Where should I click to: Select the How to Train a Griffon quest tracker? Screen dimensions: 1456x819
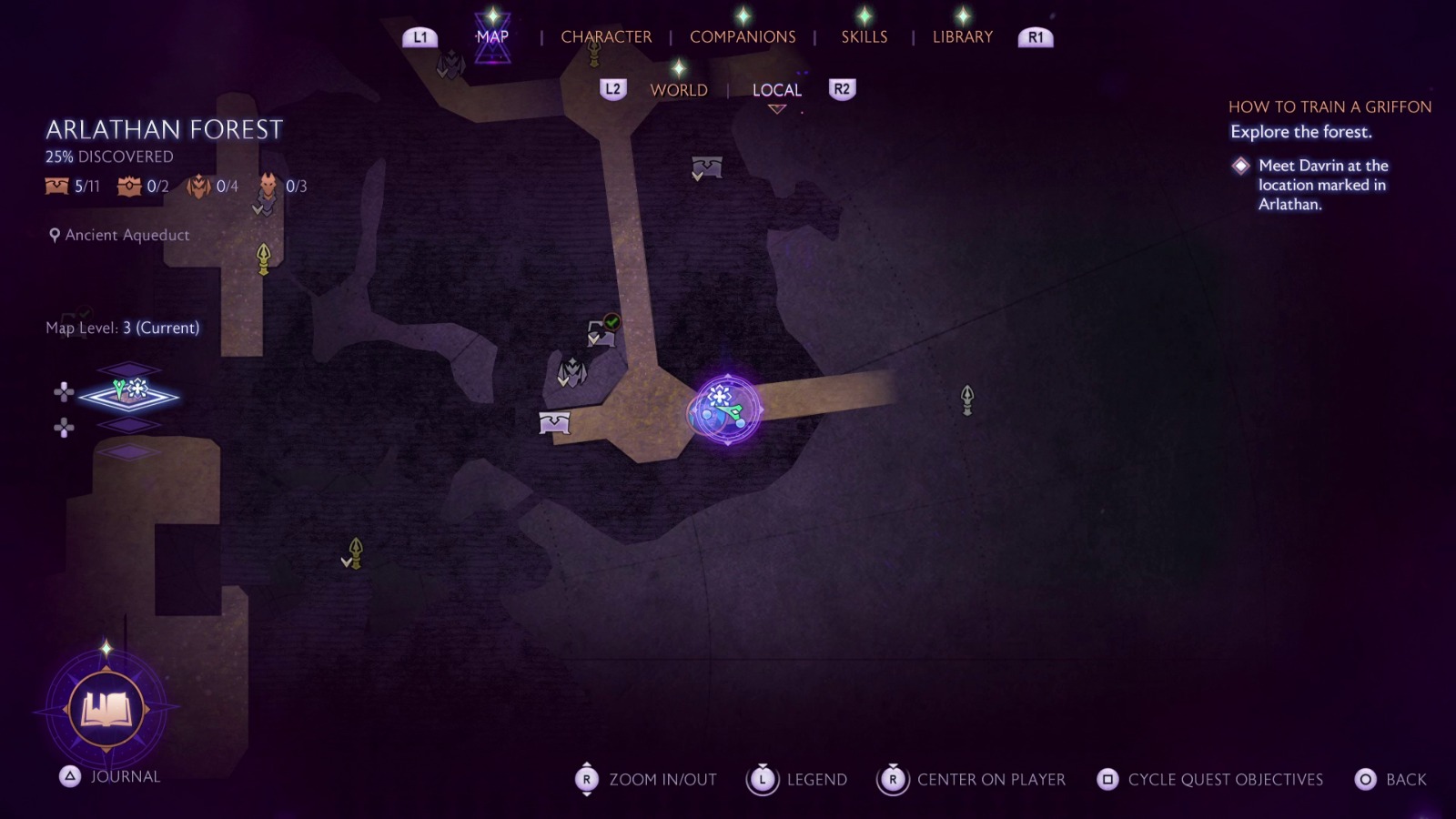point(1329,107)
